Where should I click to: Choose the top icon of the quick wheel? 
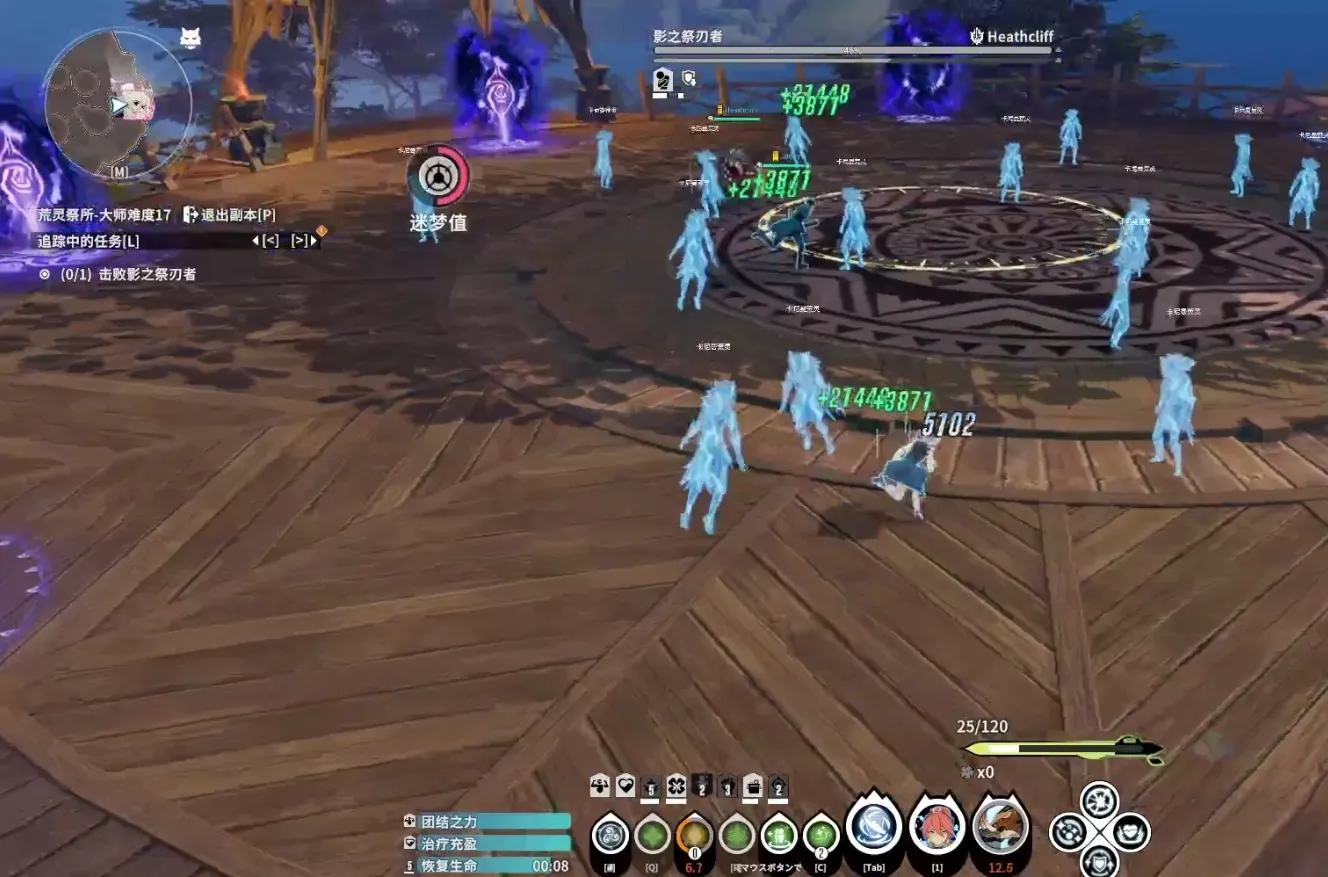(1099, 800)
